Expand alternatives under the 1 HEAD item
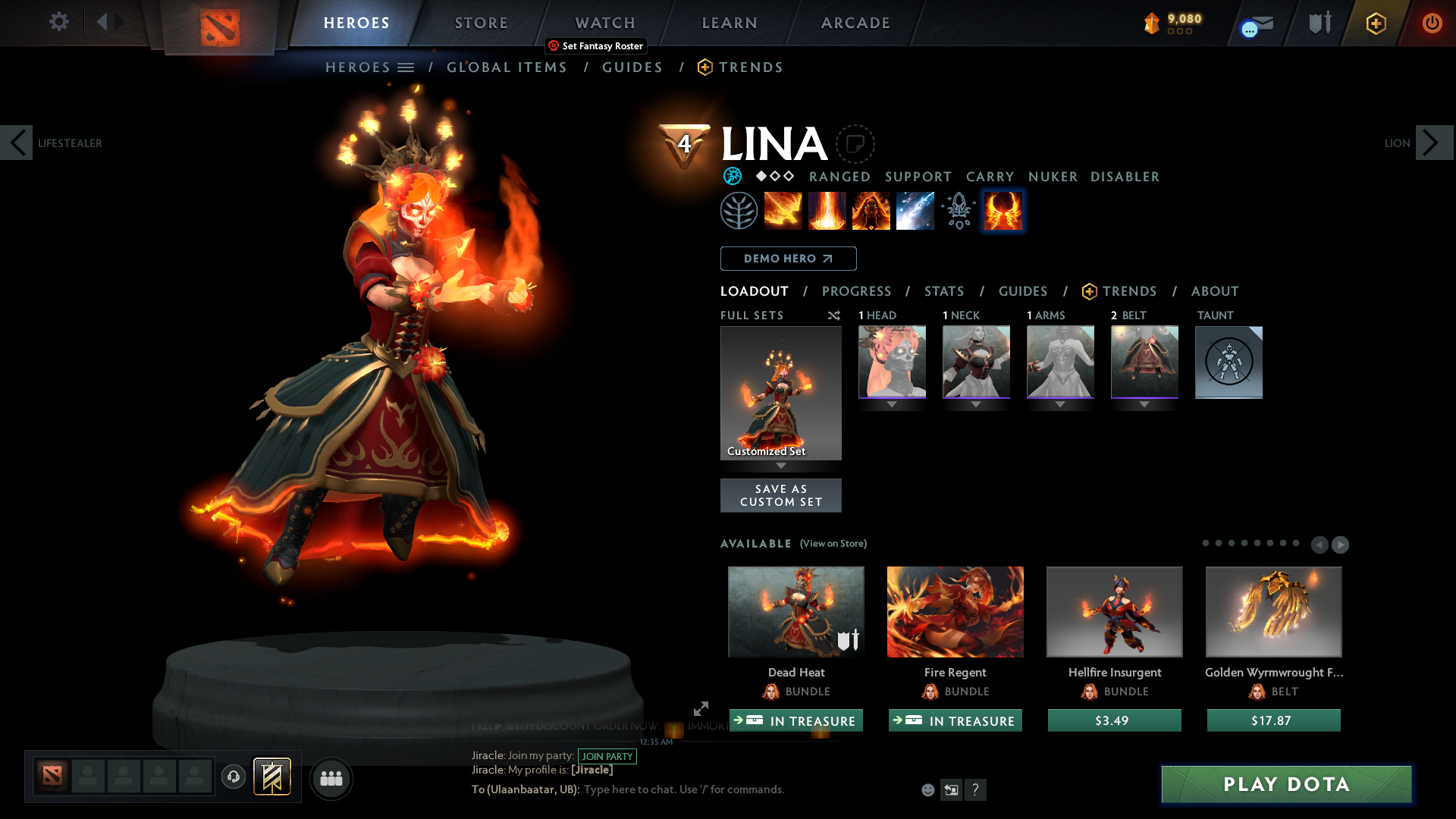This screenshot has width=1456, height=819. (x=892, y=405)
